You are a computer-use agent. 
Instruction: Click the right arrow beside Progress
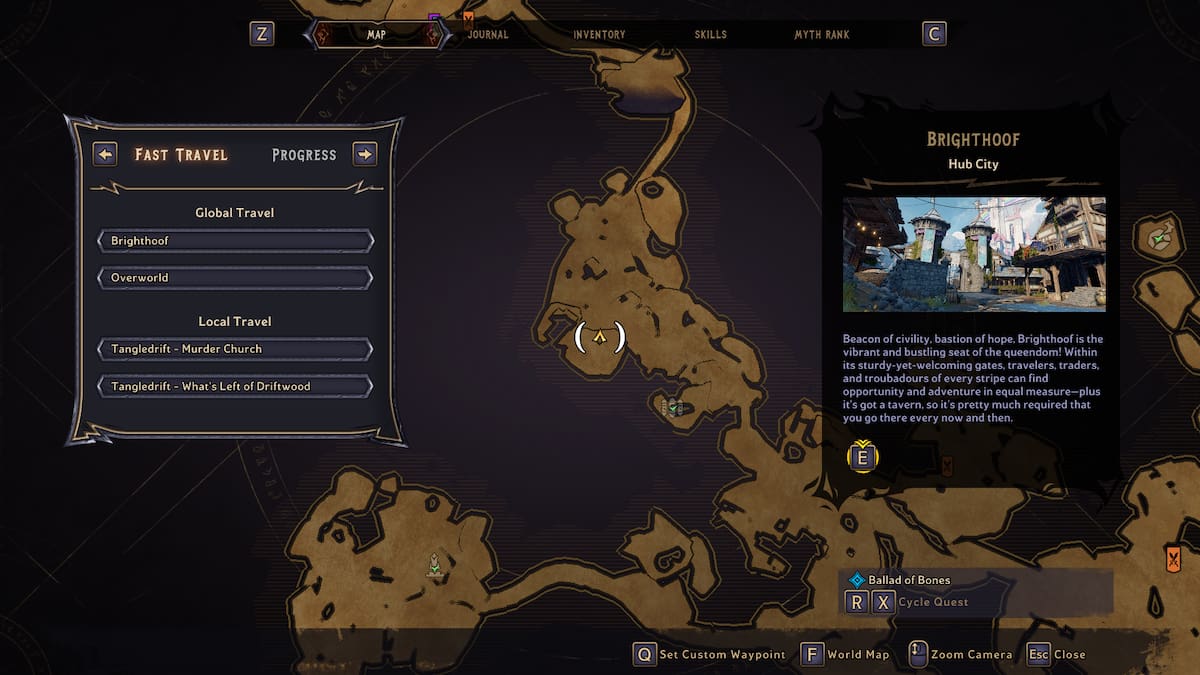tap(365, 154)
